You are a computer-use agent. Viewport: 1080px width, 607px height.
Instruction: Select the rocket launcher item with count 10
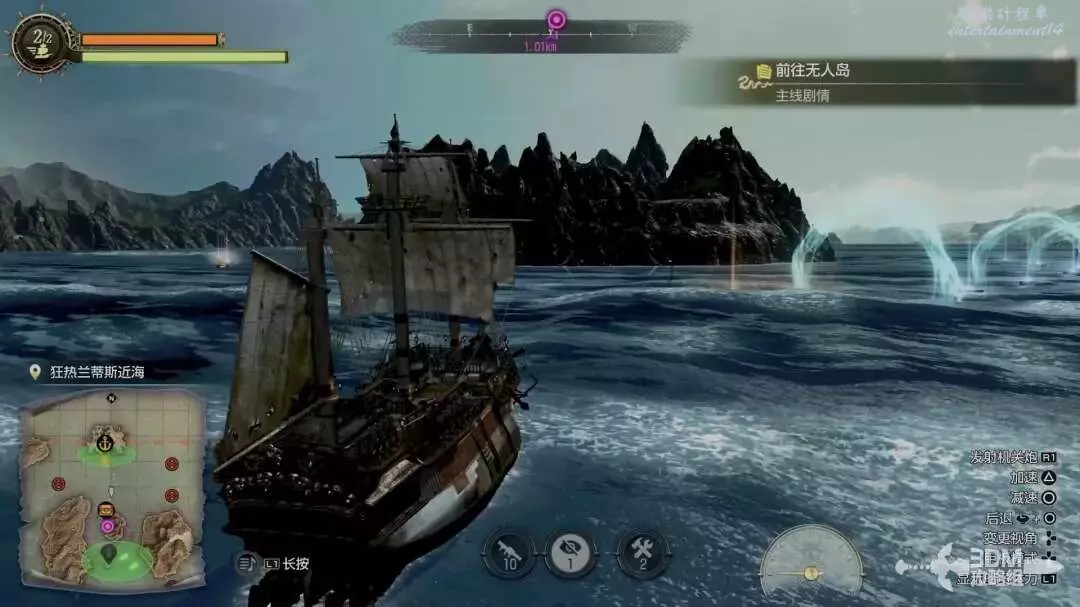click(x=509, y=554)
